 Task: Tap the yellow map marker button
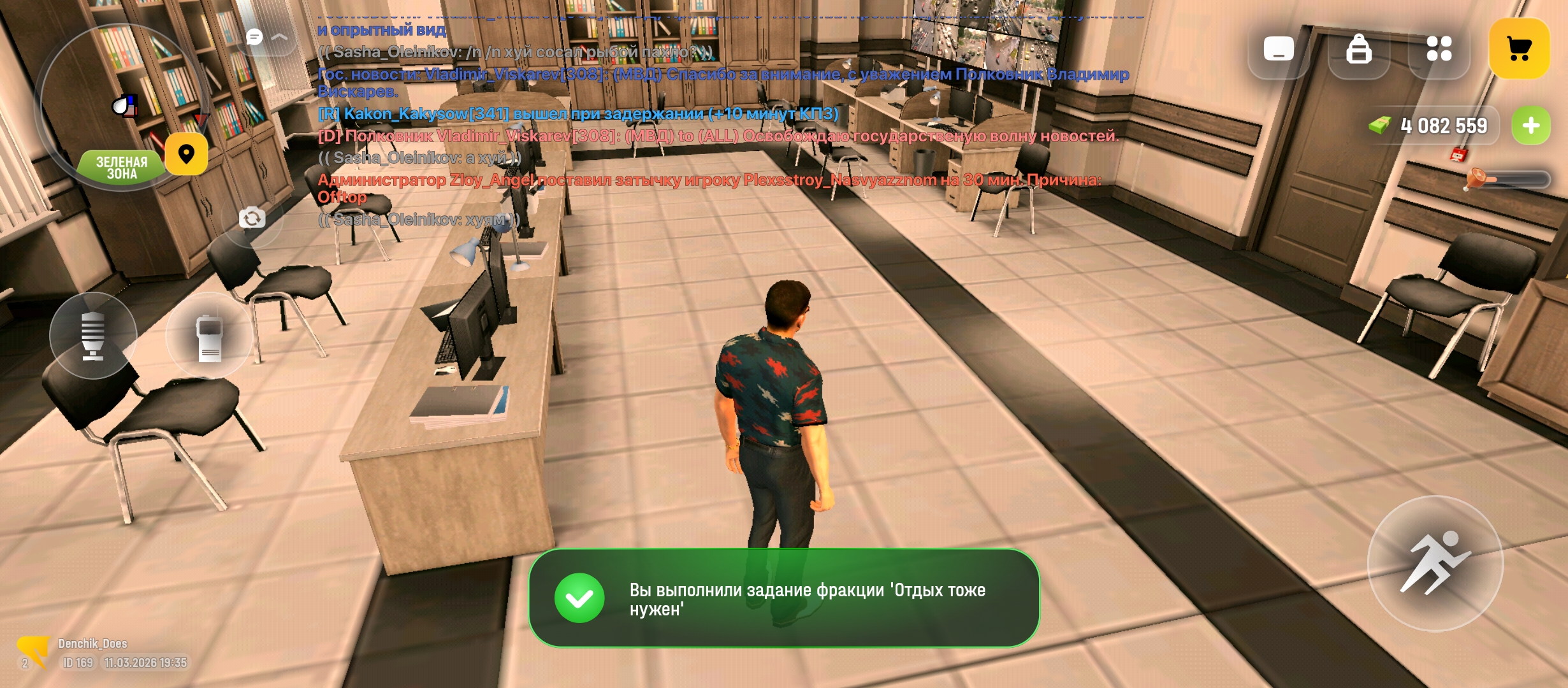(186, 154)
